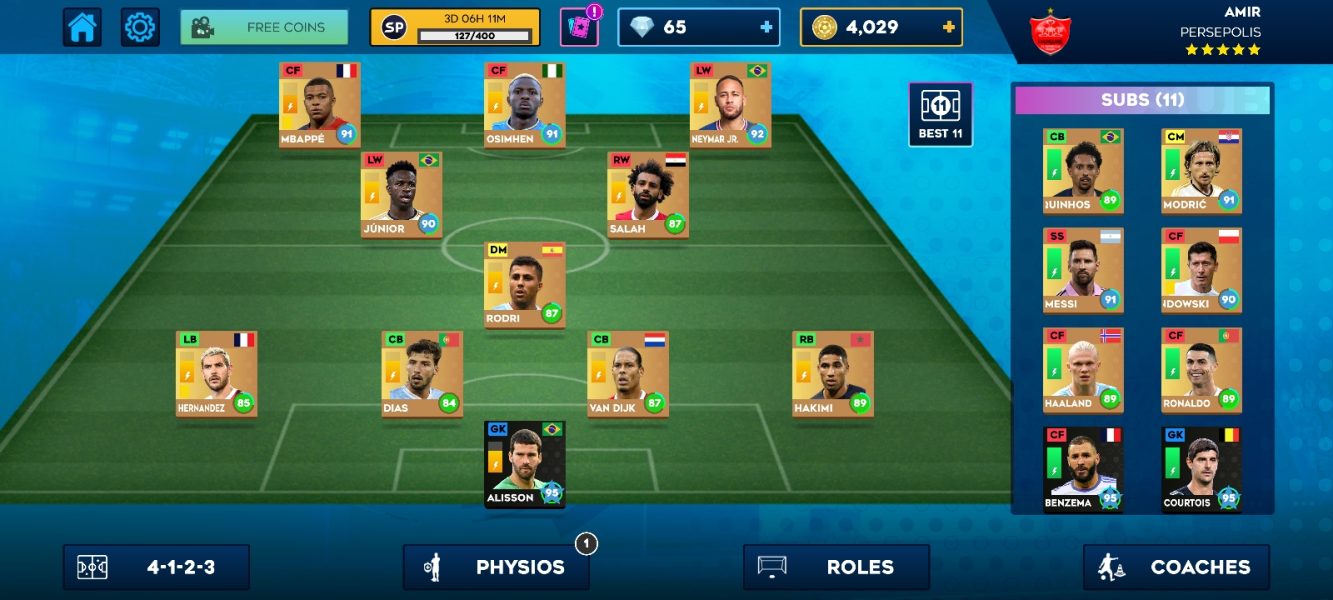This screenshot has width=1333, height=600.
Task: Add more diamonds with plus button
Action: pyautogui.click(x=767, y=27)
